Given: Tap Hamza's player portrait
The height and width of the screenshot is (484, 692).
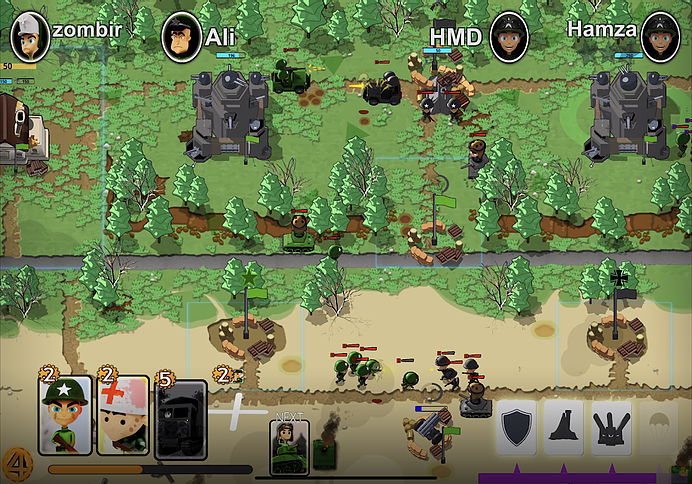Looking at the screenshot, I should tap(660, 37).
